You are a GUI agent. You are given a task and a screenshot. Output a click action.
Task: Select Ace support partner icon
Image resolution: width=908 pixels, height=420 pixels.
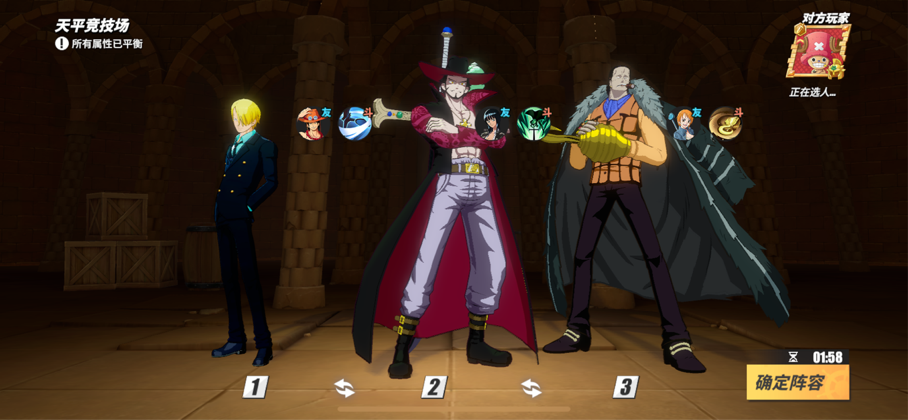point(313,124)
